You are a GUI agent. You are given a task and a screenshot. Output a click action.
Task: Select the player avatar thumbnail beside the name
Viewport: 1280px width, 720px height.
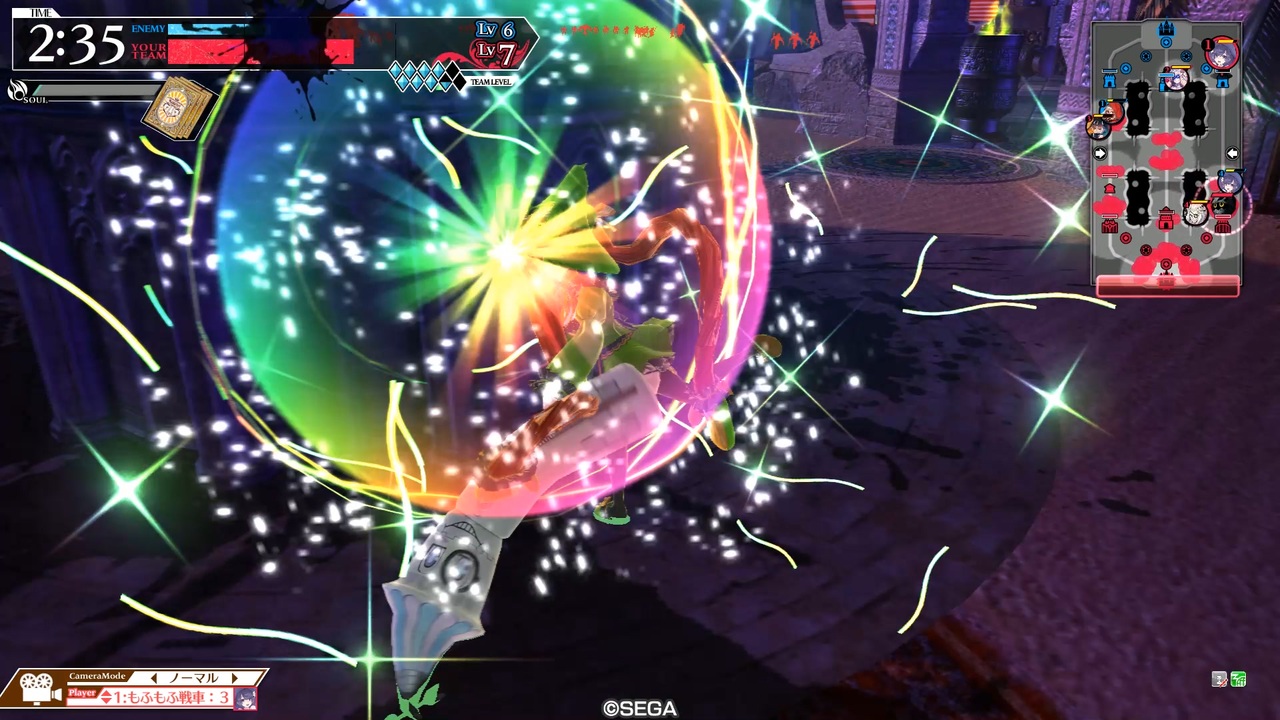tap(245, 698)
